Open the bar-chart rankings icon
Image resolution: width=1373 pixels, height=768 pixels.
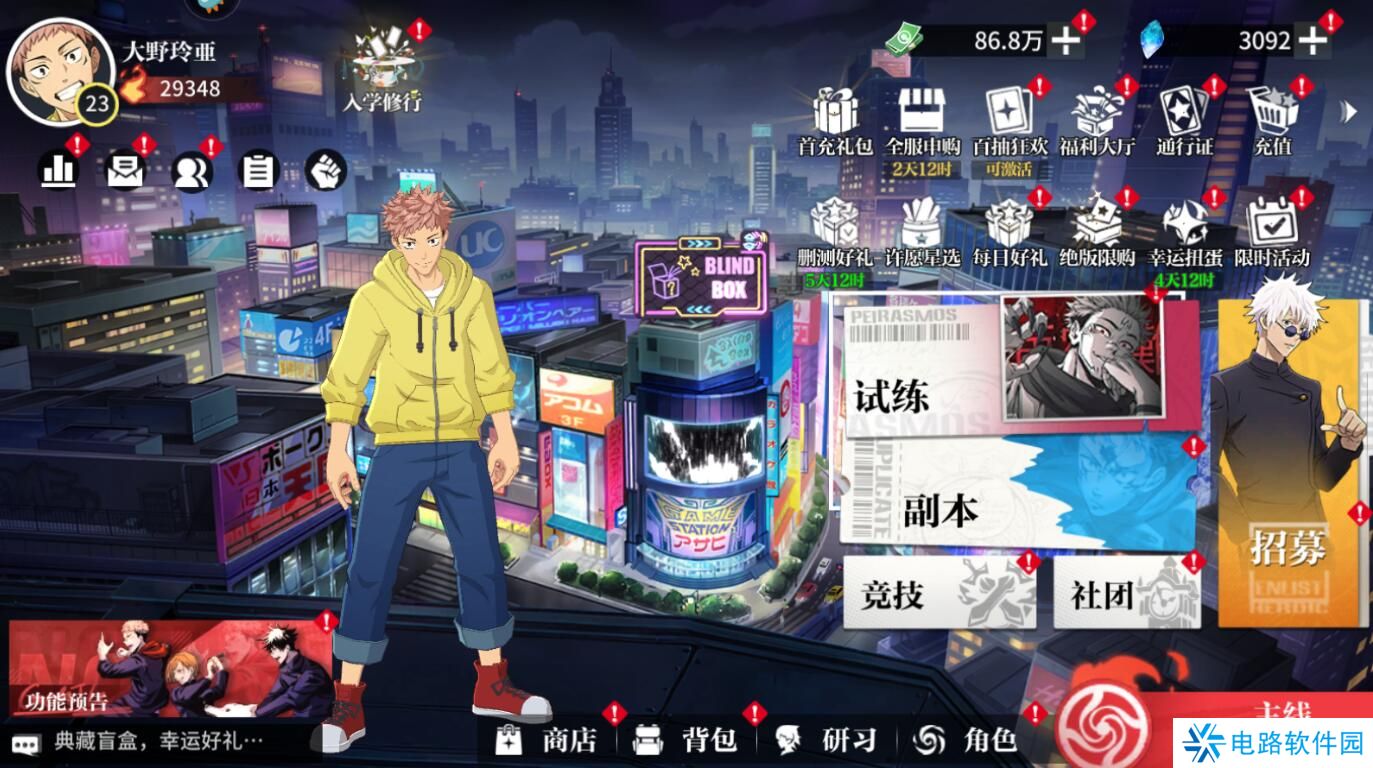click(x=57, y=170)
